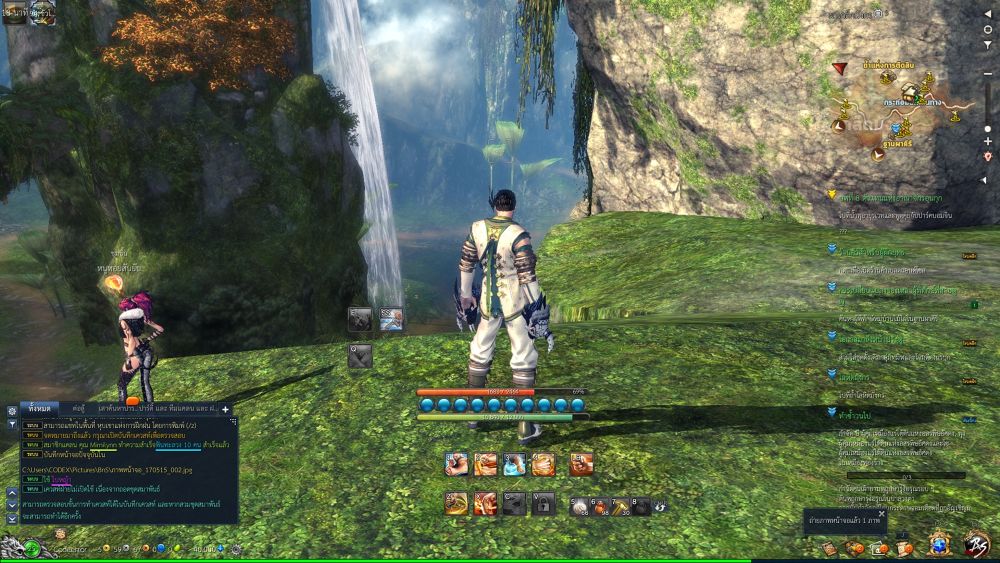Viewport: 1000px width, 563px height.
Task: Open the settings gear beside currency display
Action: click(x=236, y=549)
